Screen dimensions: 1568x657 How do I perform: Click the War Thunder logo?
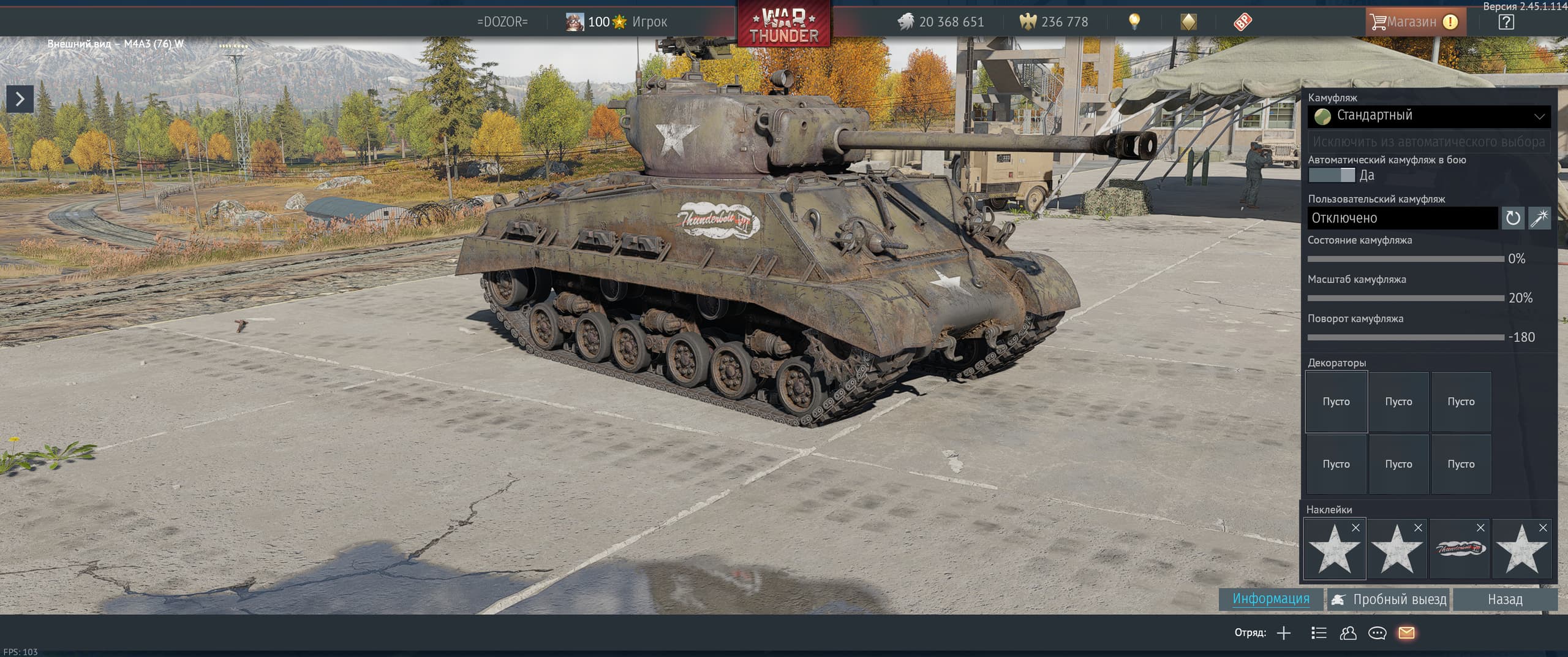point(784,25)
